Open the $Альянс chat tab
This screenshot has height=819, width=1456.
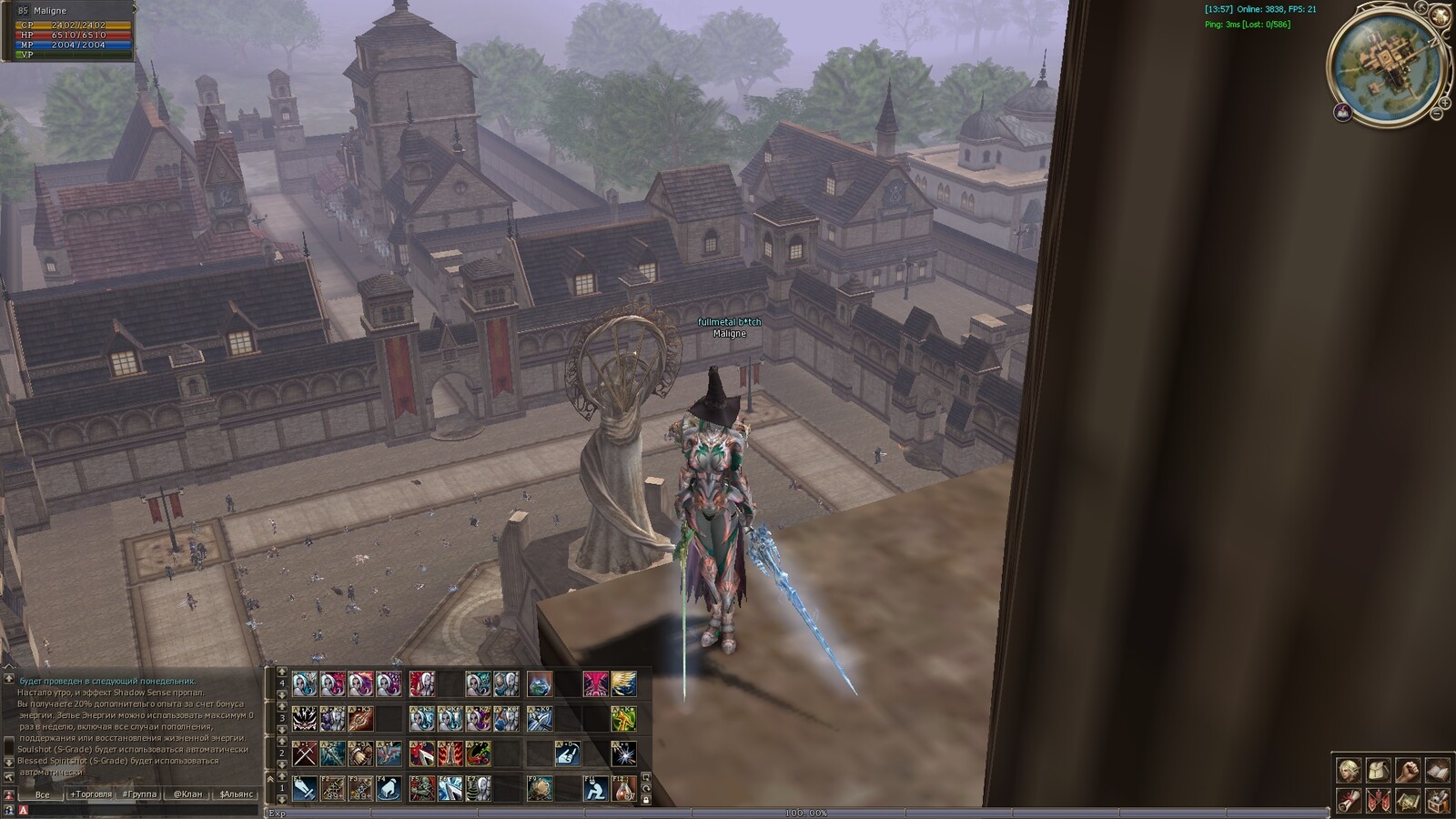(237, 794)
